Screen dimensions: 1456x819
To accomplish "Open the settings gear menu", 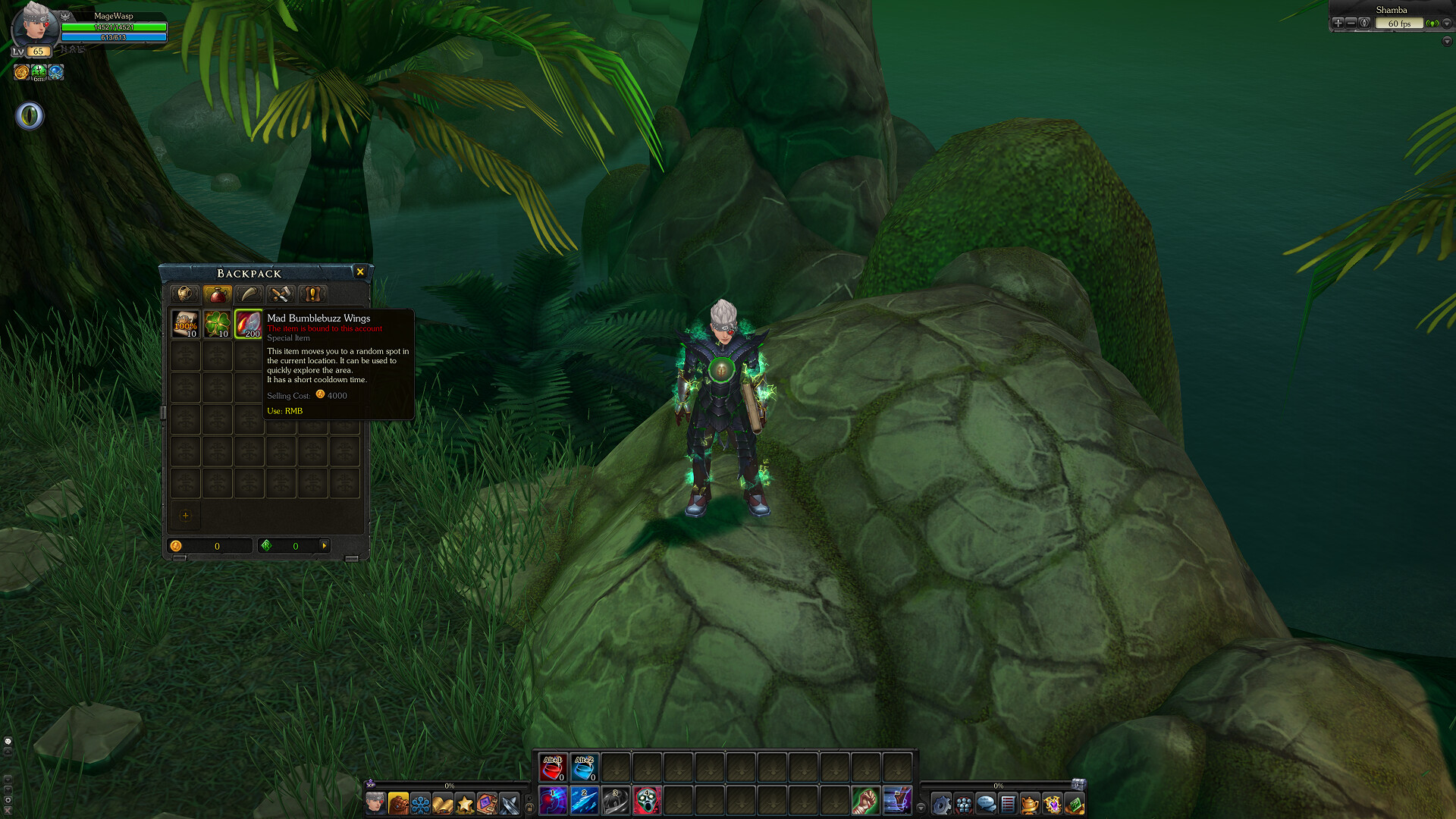I will coord(942,805).
